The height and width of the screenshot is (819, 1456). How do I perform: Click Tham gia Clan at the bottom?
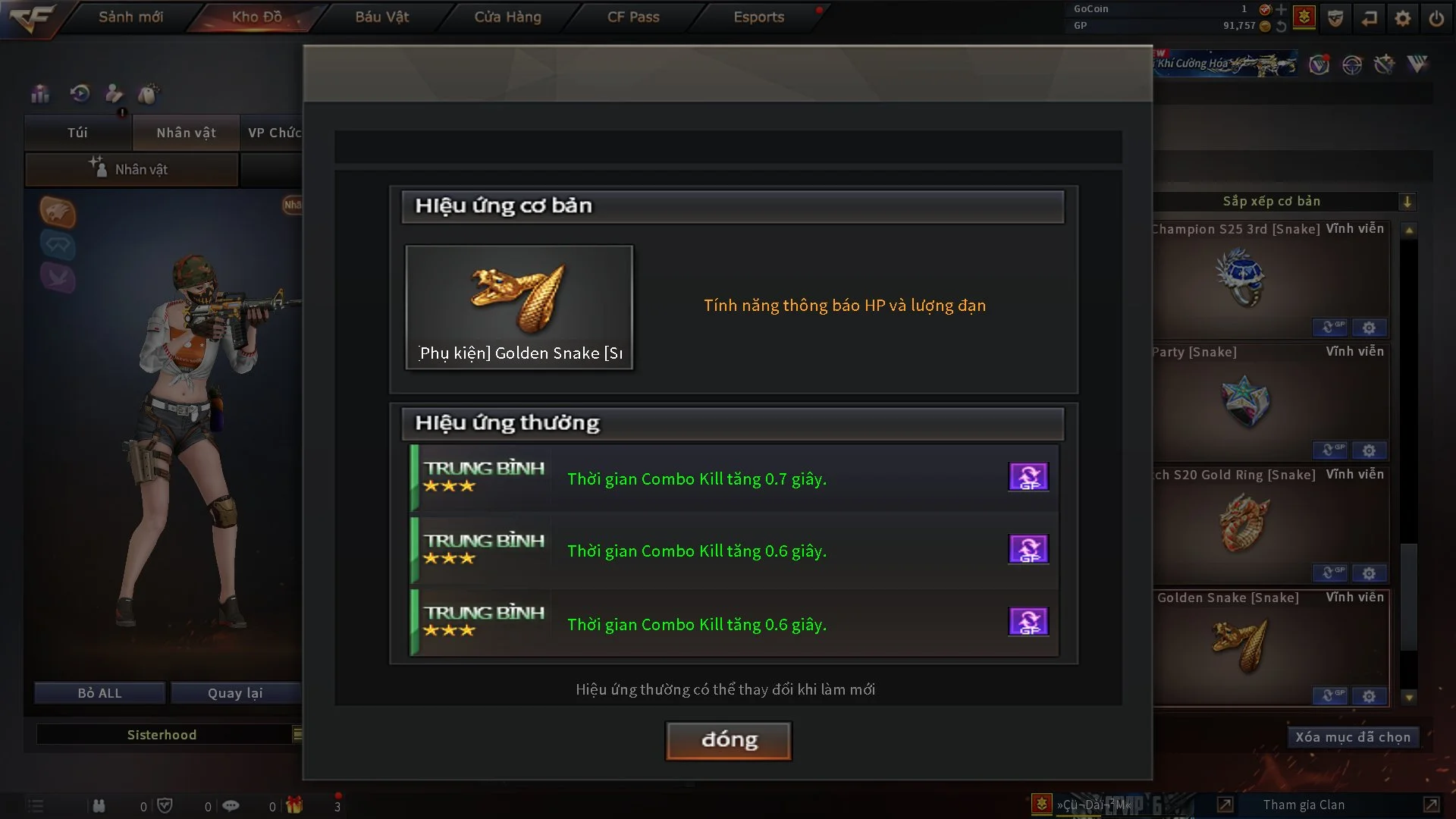point(1304,805)
